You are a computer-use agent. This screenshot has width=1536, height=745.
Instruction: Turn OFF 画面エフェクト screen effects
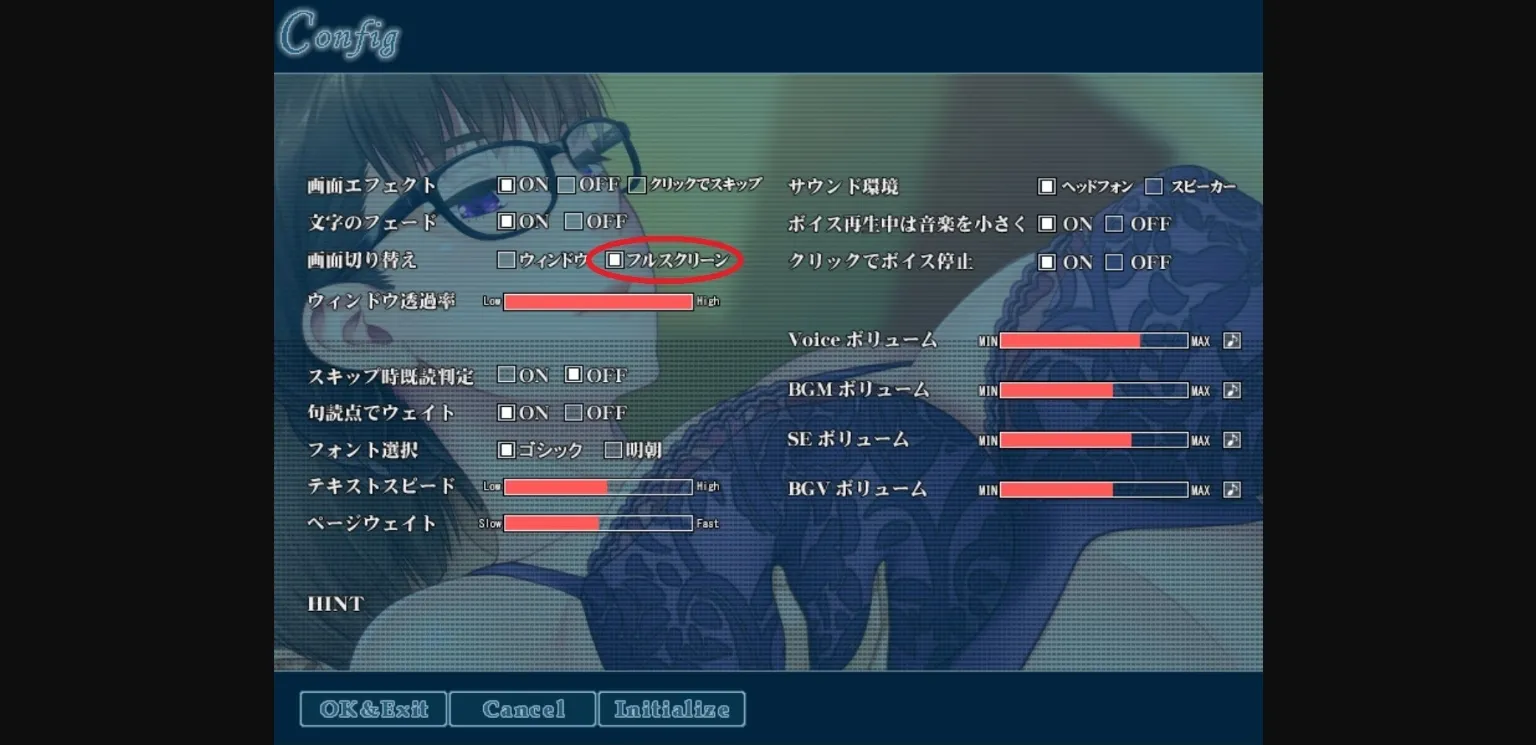565,185
